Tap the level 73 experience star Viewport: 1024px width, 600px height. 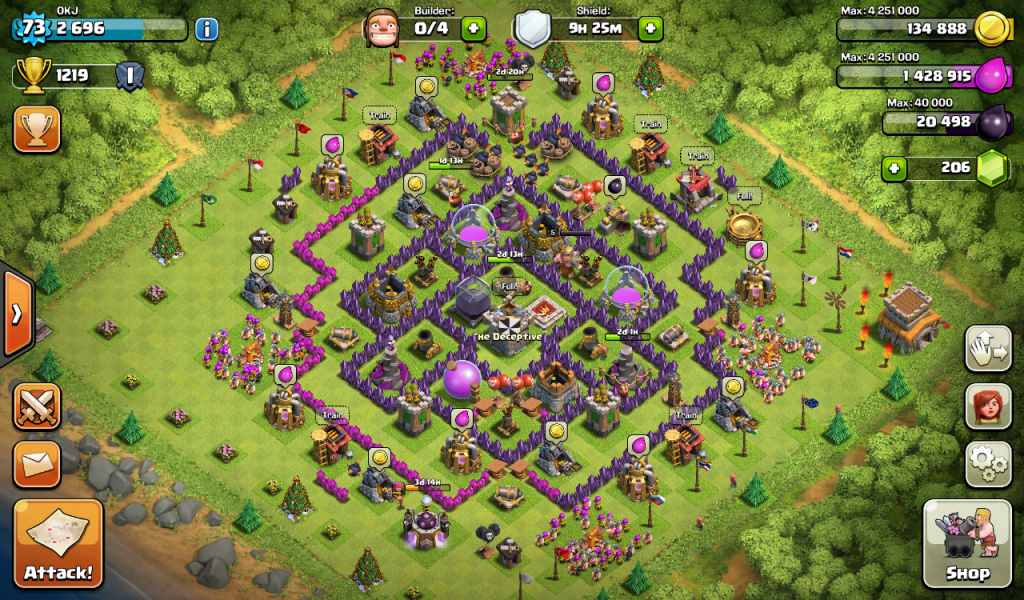(34, 28)
